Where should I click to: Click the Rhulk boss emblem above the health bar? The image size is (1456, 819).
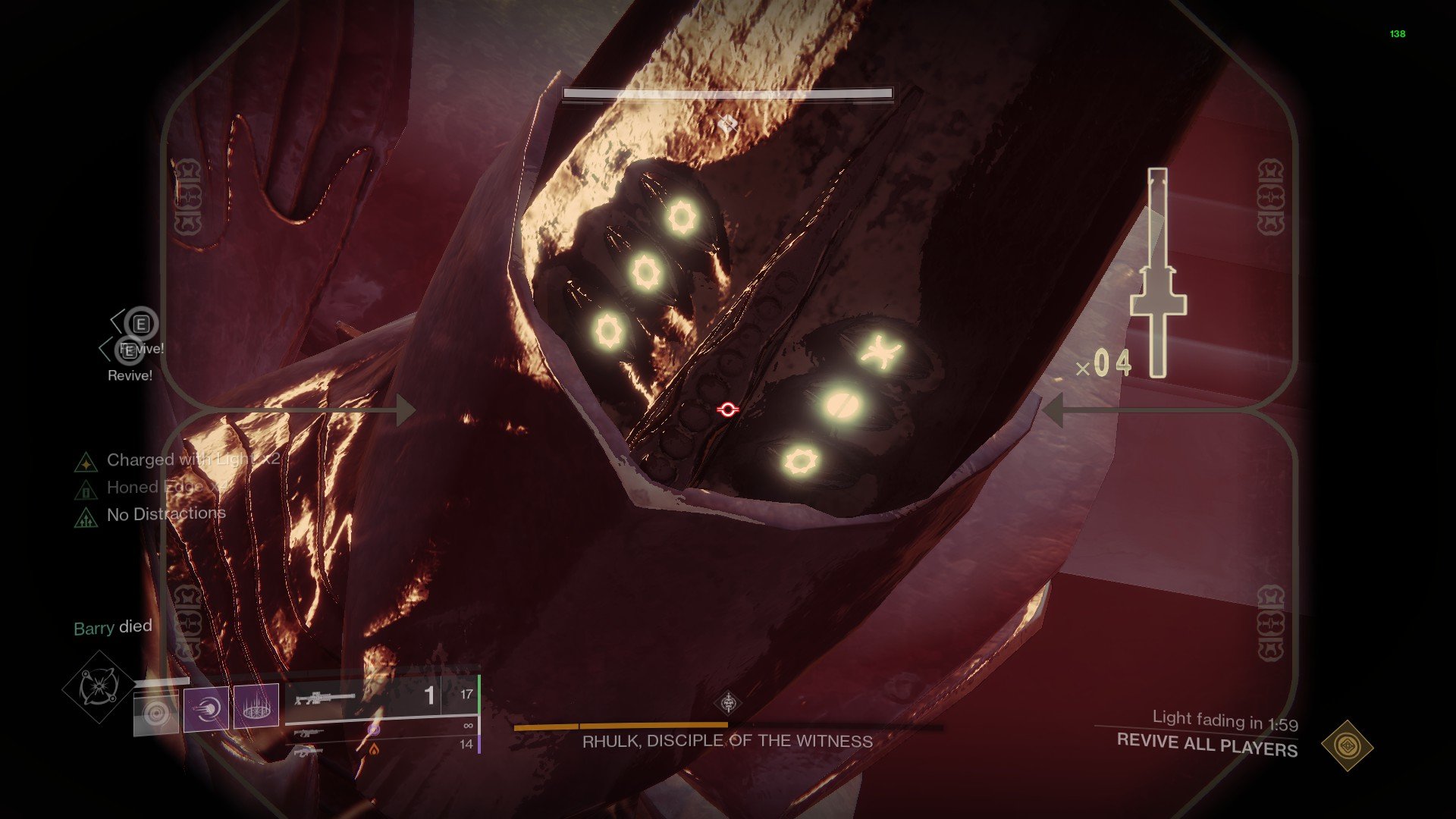[728, 704]
